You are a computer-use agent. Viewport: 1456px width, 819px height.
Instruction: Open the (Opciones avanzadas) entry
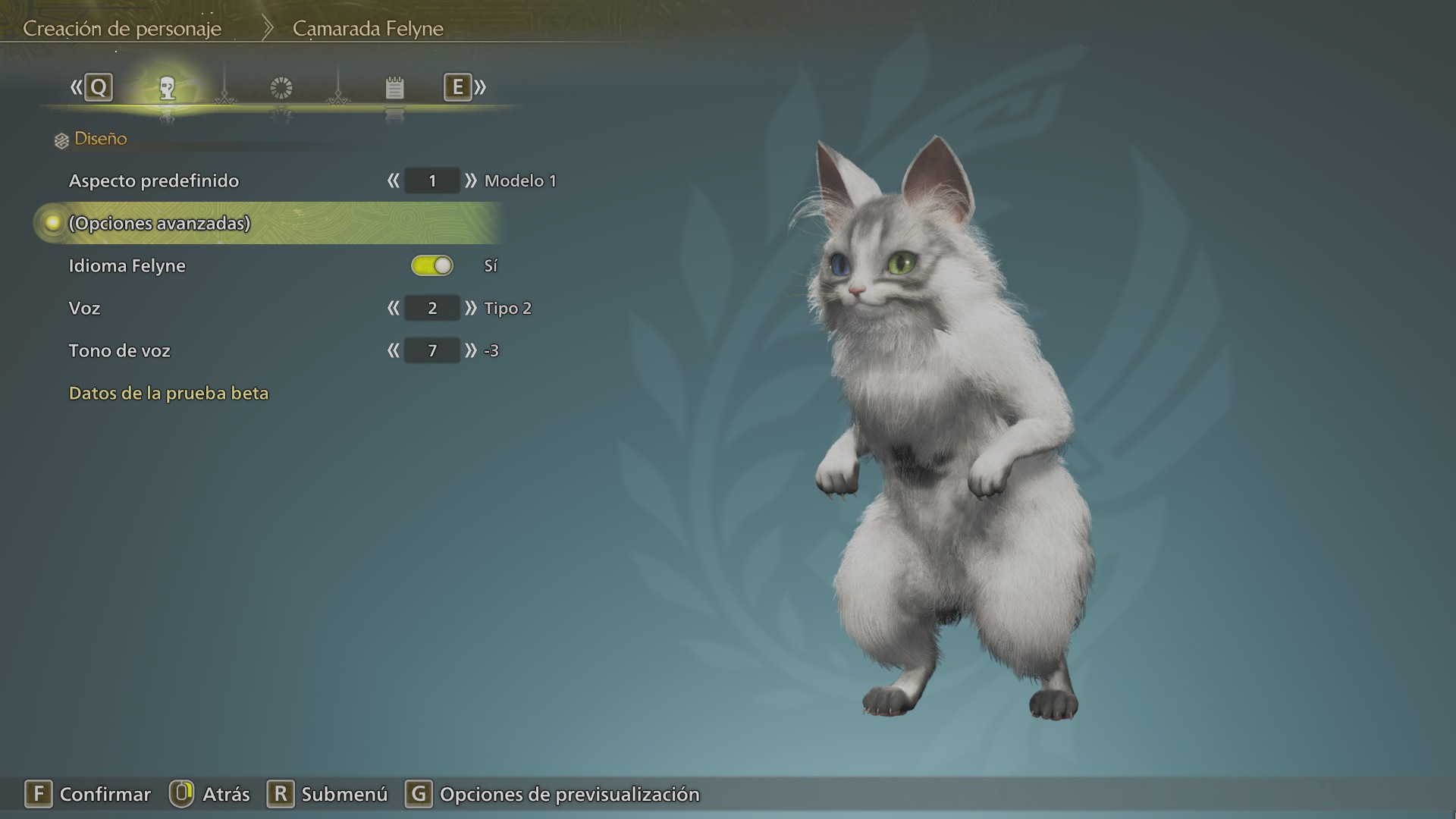click(x=159, y=223)
